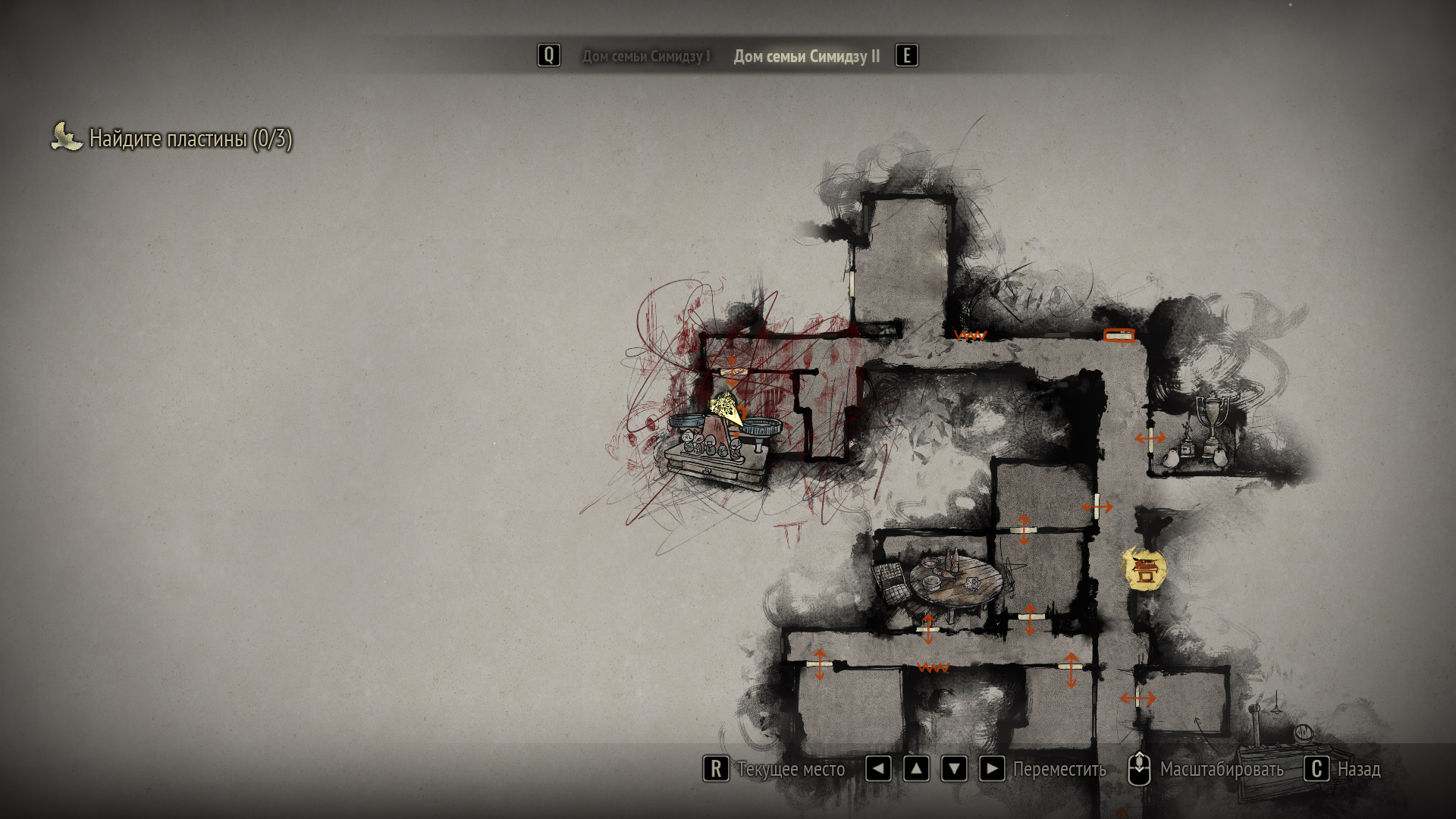The width and height of the screenshot is (1456, 819).
Task: Click the Найдите пластины objective tracker
Action: (x=190, y=138)
